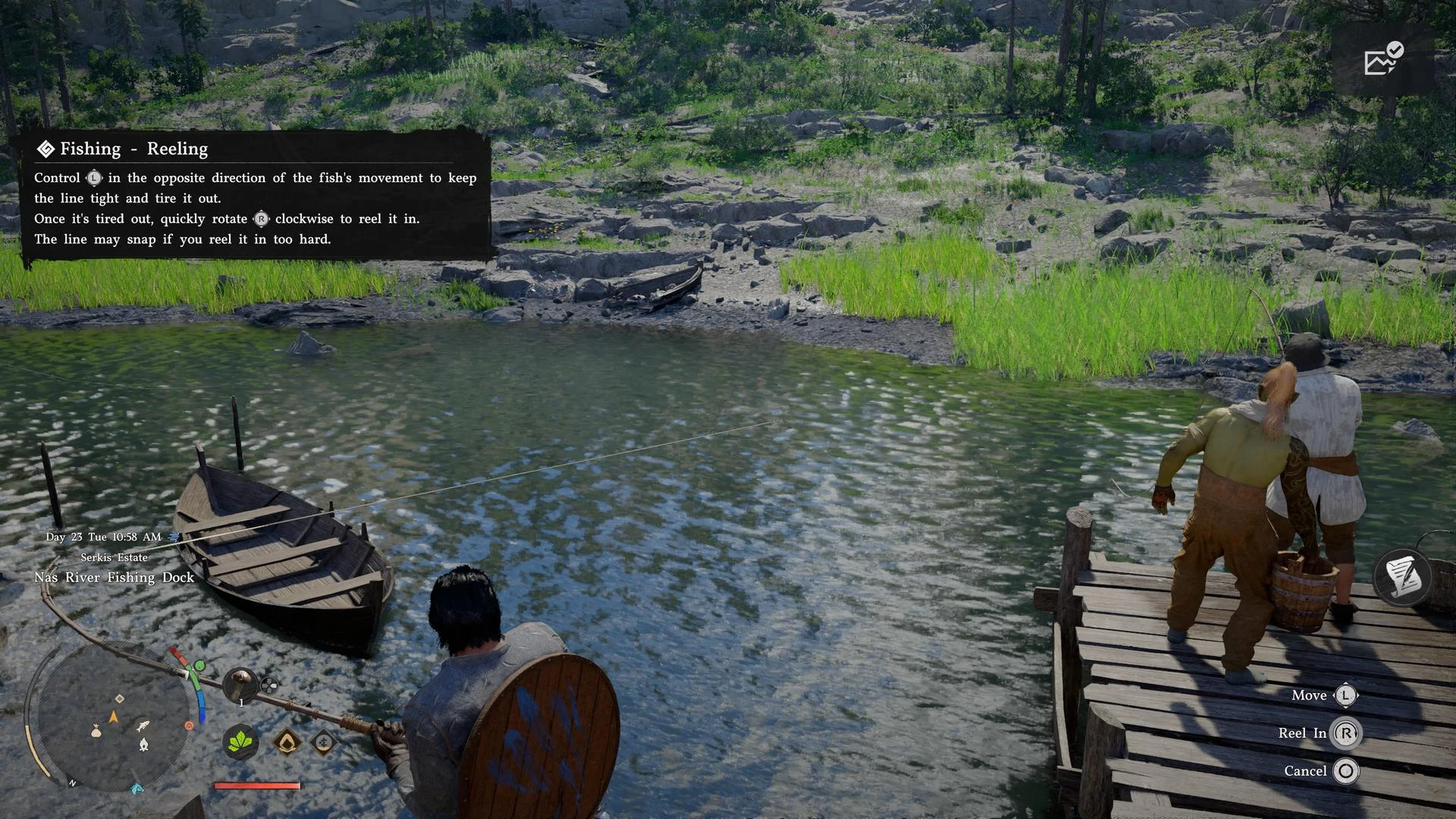Select the fish marker on the minimap
This screenshot has width=1456, height=819.
tap(142, 726)
